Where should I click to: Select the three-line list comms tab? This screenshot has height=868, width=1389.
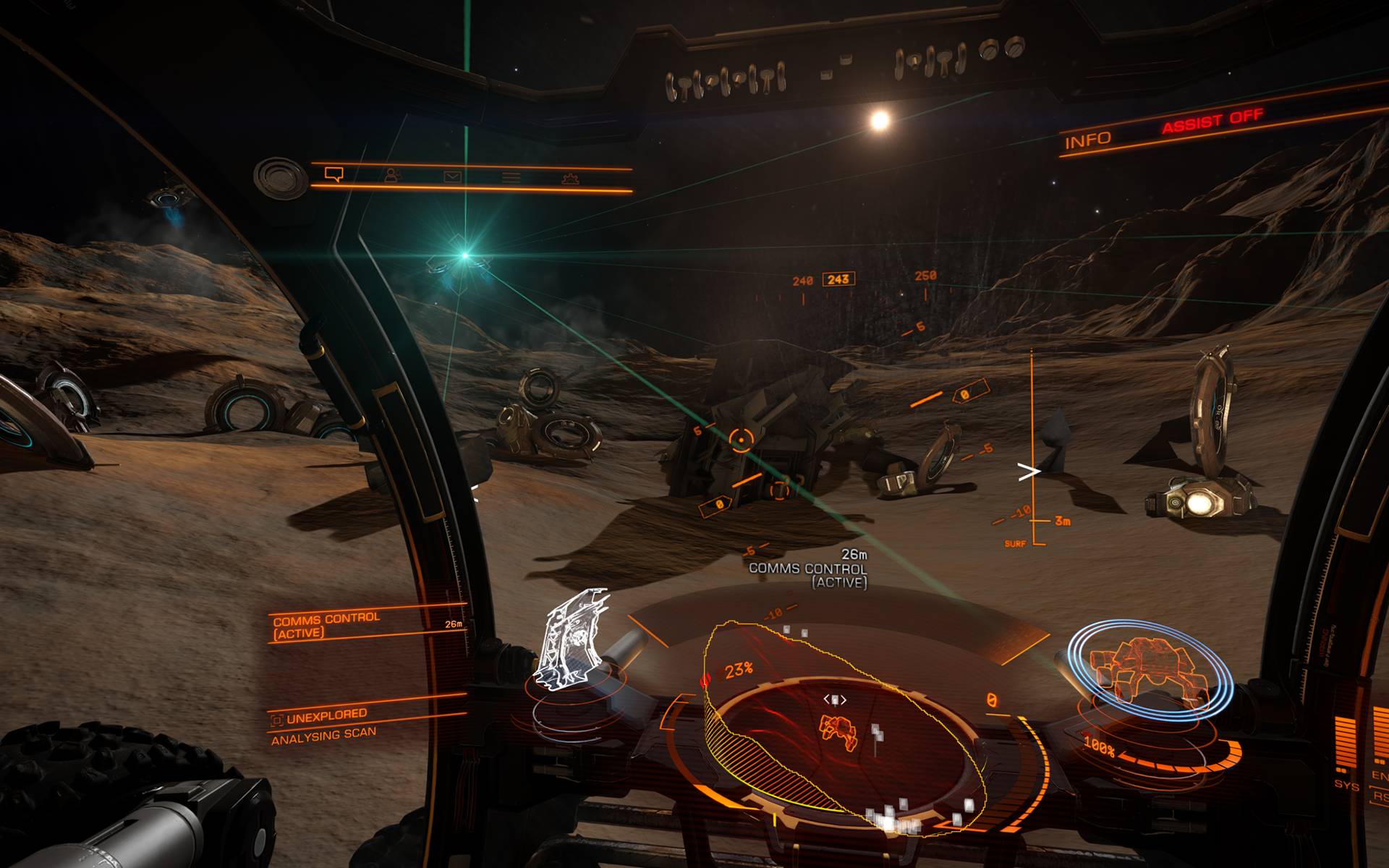[511, 177]
